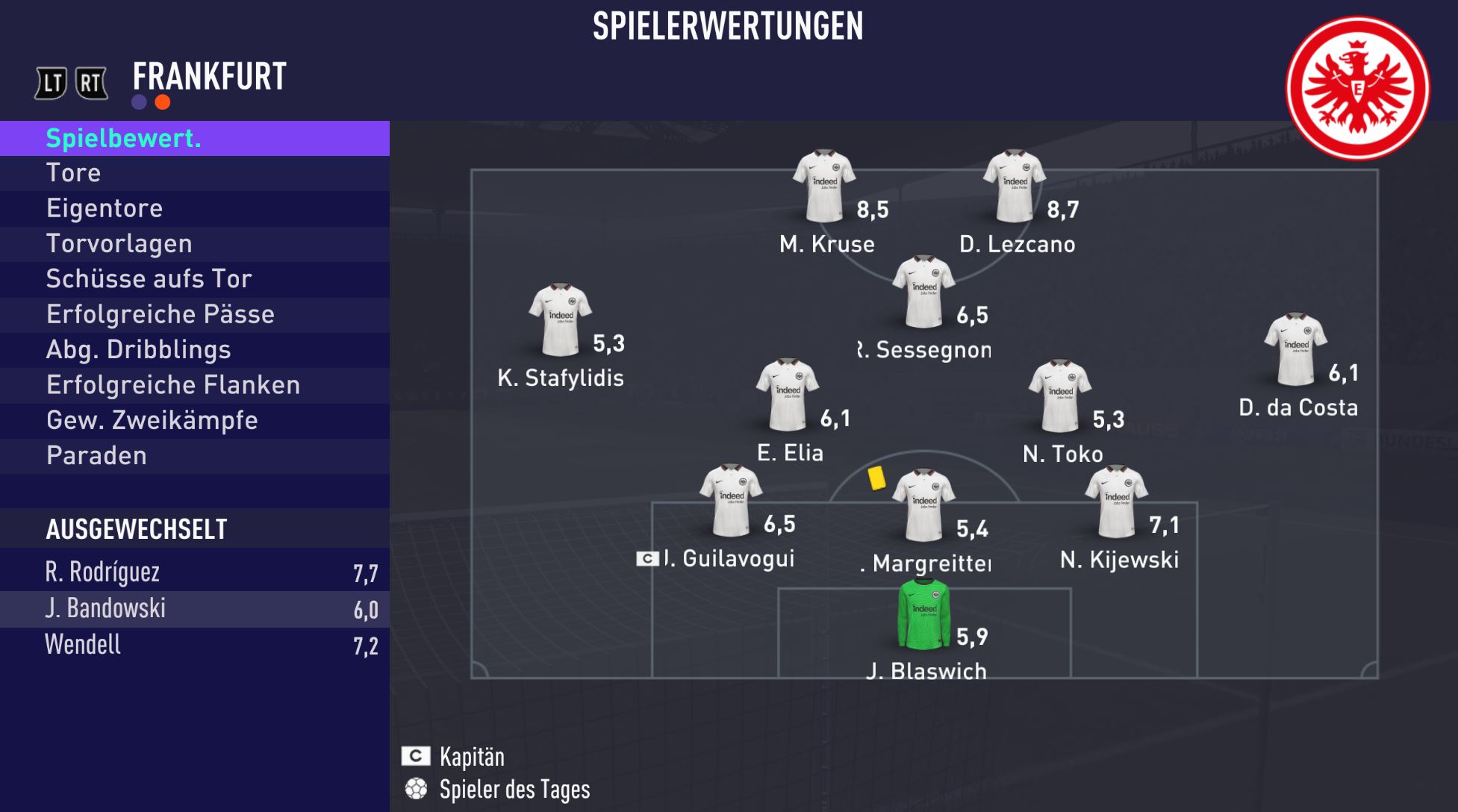
Task: Select substitute J. Bandowski row
Action: [194, 609]
